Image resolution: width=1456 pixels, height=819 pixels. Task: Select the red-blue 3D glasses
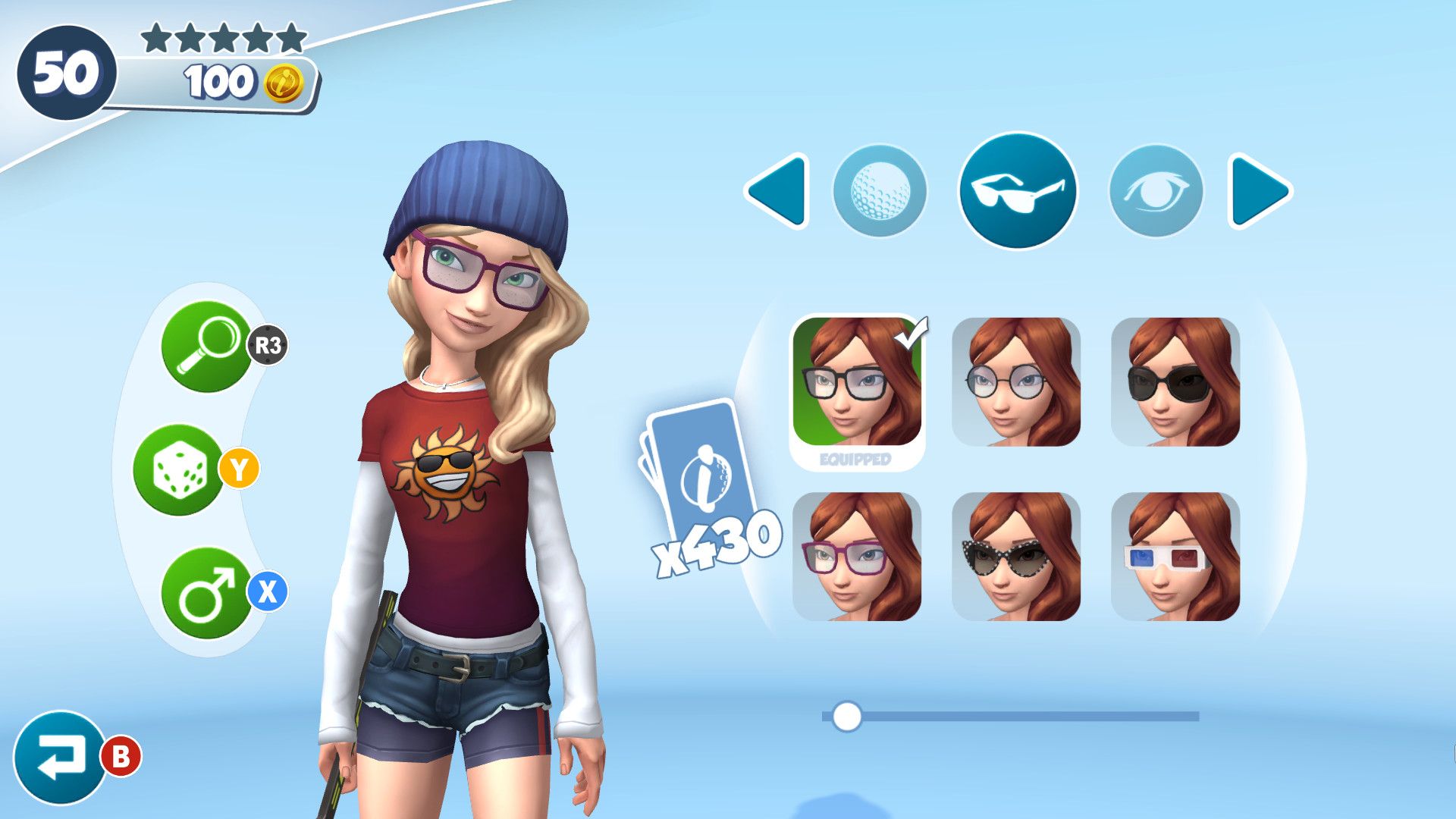pyautogui.click(x=1175, y=556)
